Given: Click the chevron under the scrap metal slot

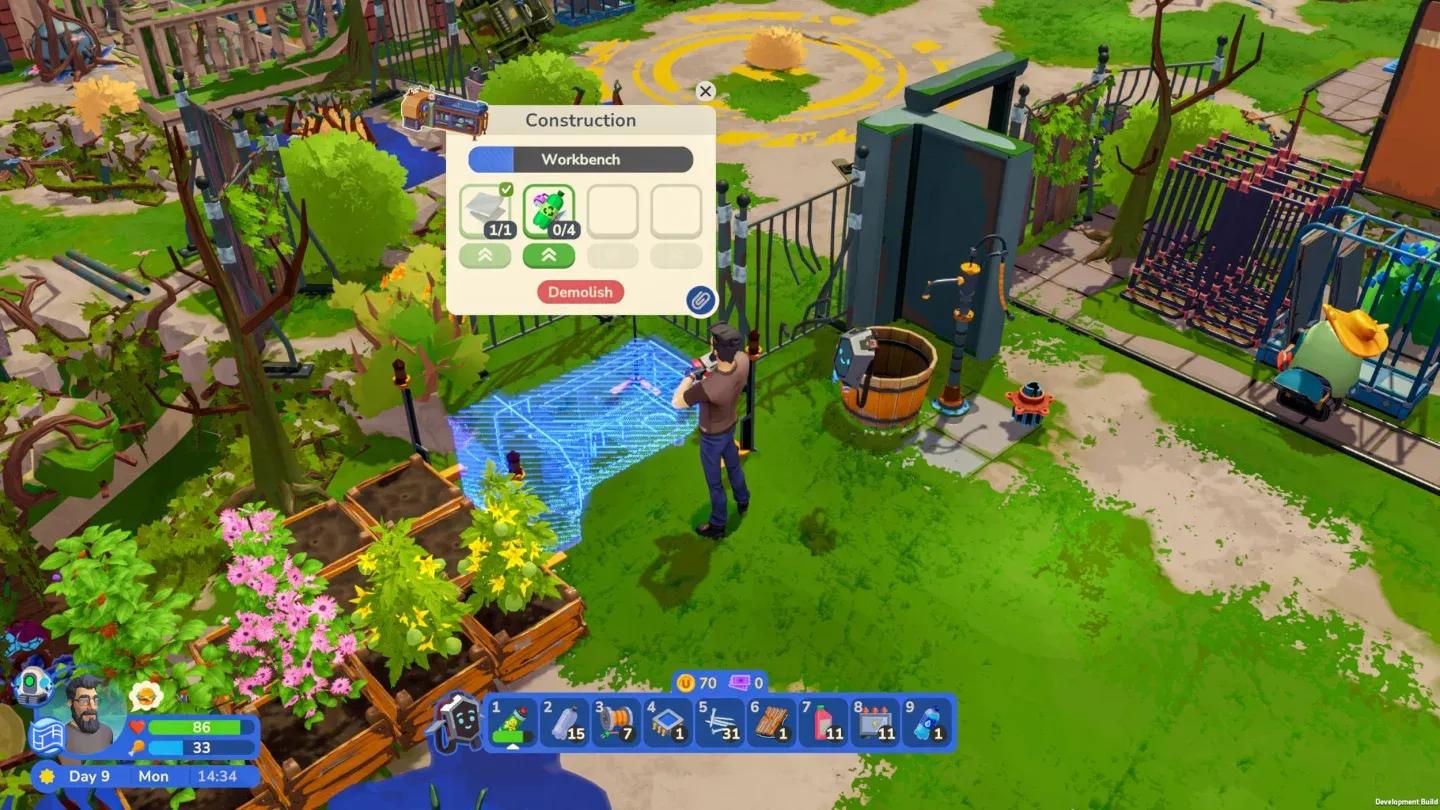Looking at the screenshot, I should click(x=487, y=255).
